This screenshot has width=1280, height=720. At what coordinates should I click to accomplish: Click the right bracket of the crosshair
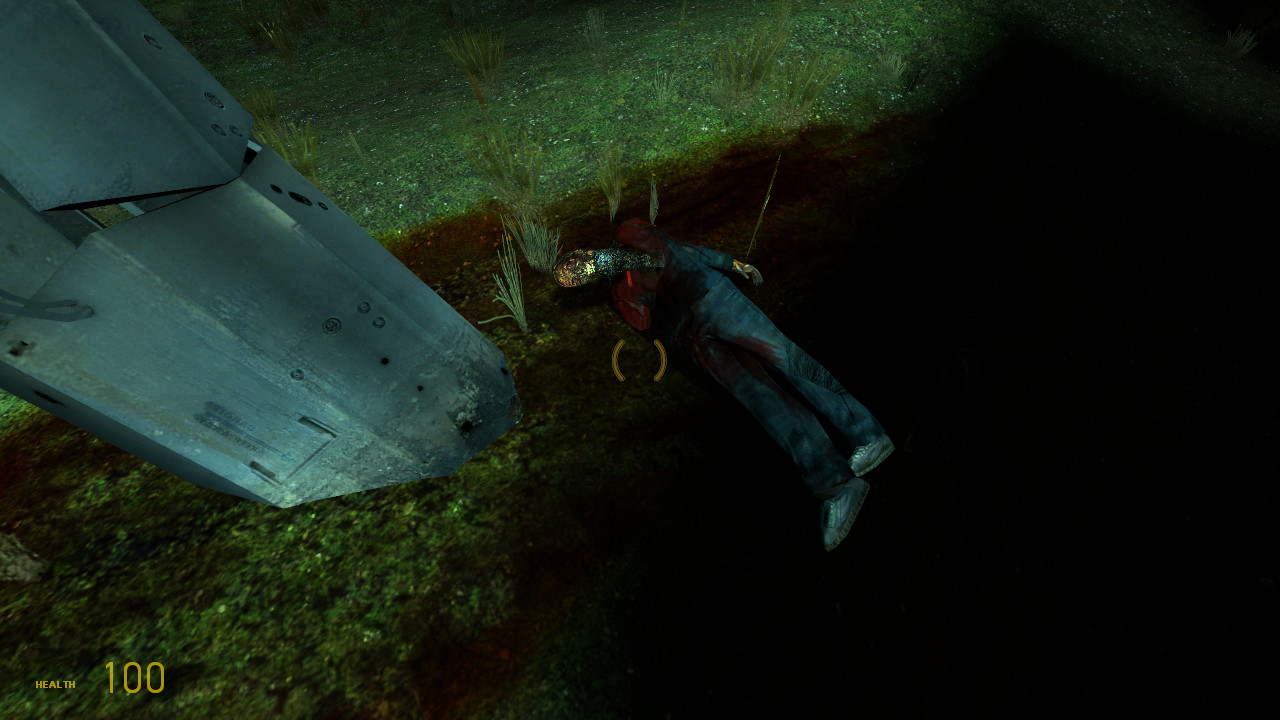click(x=660, y=360)
